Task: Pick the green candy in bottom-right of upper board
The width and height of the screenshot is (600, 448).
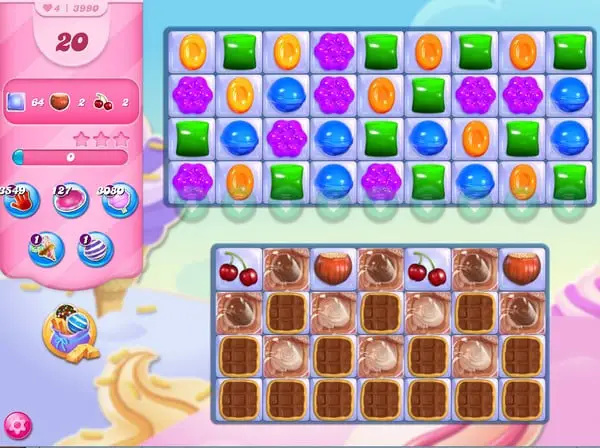Action: pos(570,182)
